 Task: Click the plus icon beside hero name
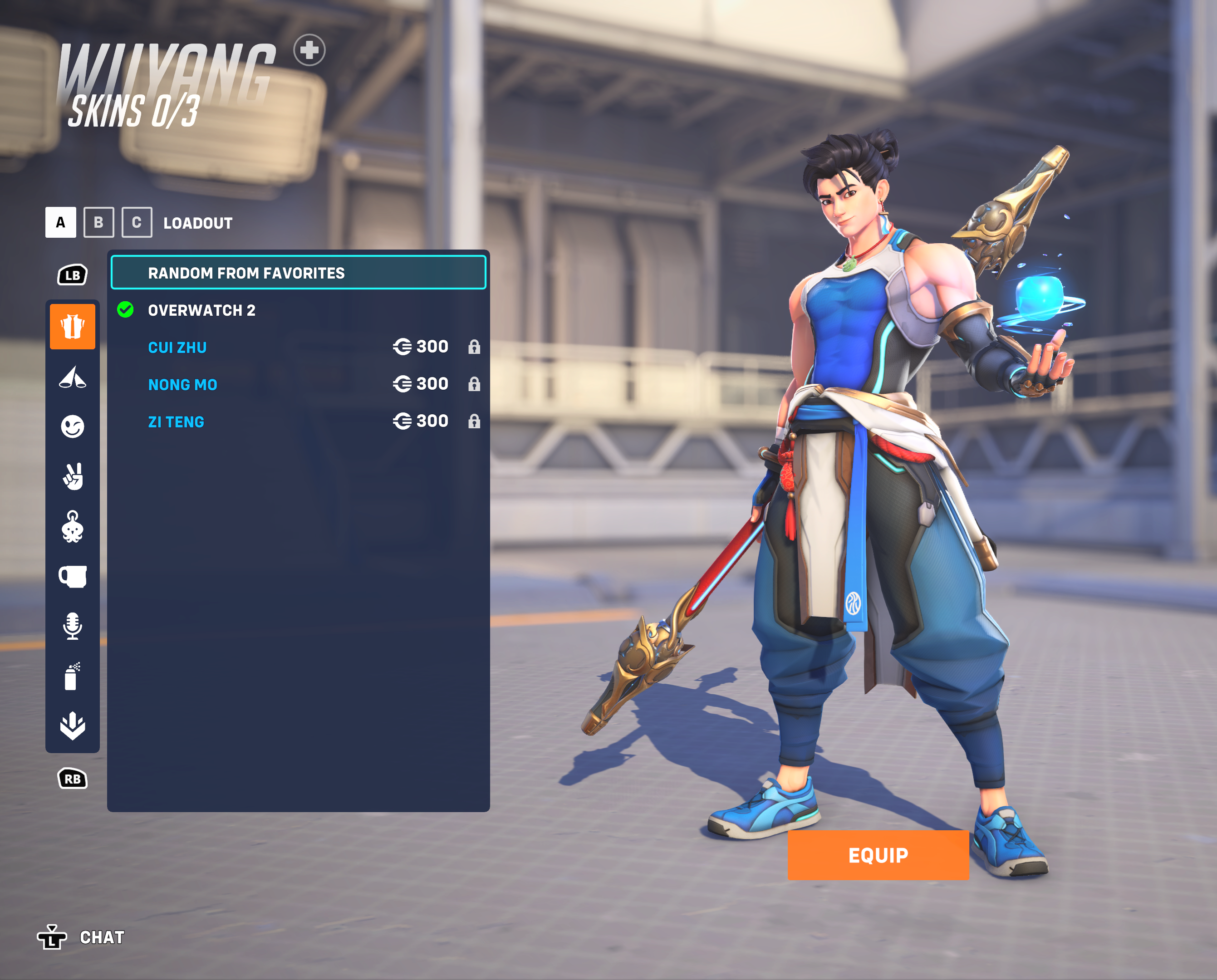[309, 50]
